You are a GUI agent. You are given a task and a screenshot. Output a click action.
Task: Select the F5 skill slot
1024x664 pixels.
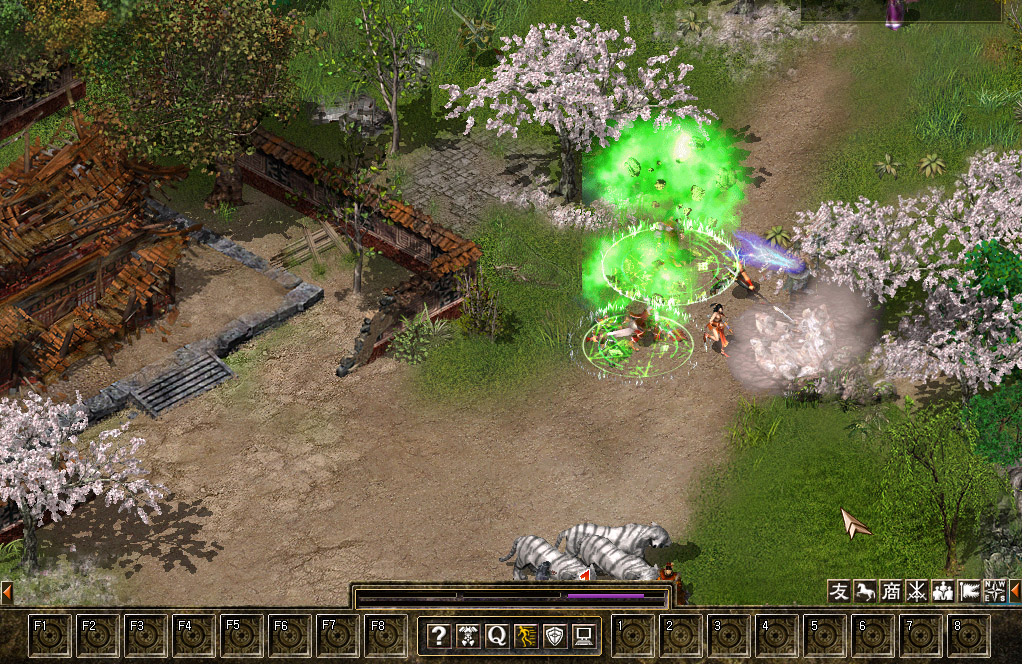click(x=242, y=635)
